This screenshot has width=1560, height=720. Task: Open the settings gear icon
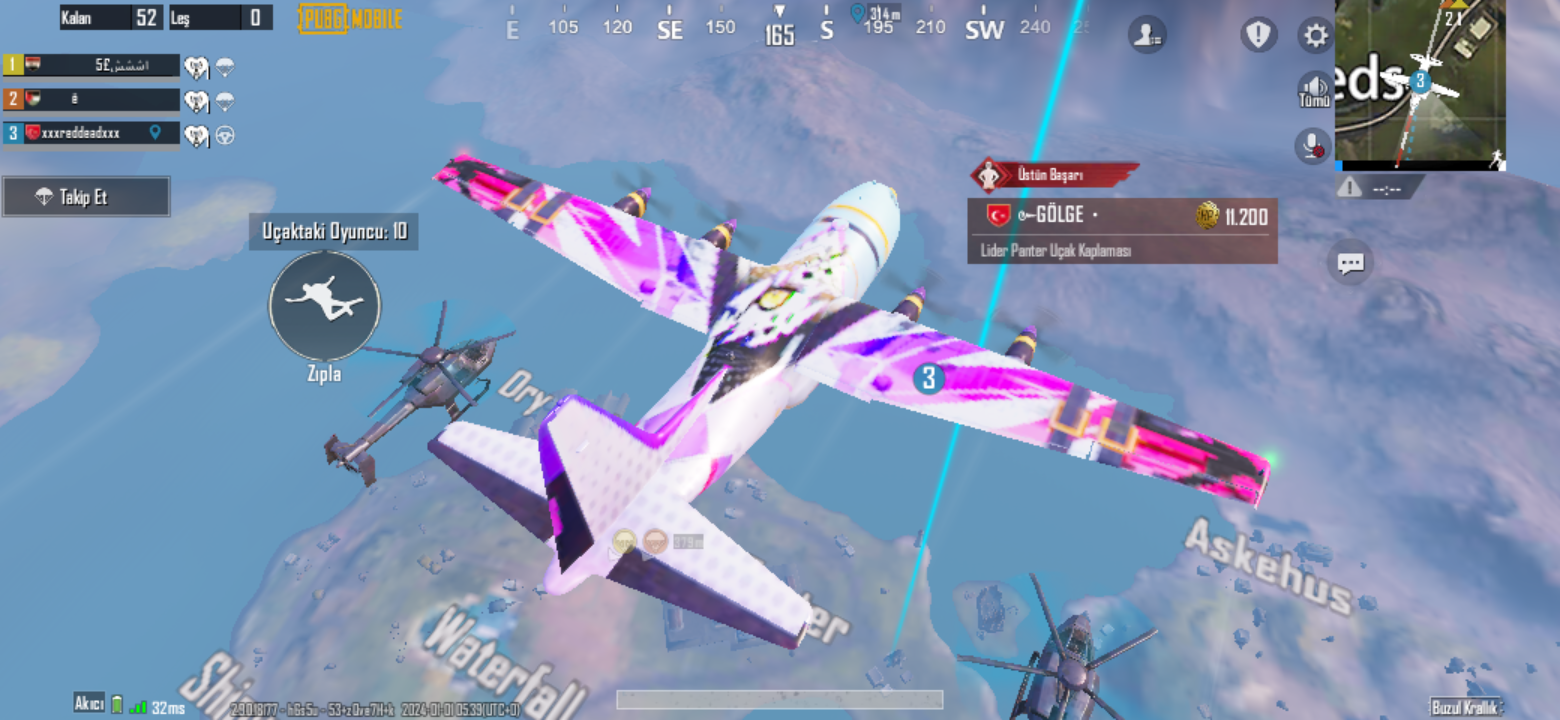pyautogui.click(x=1314, y=34)
